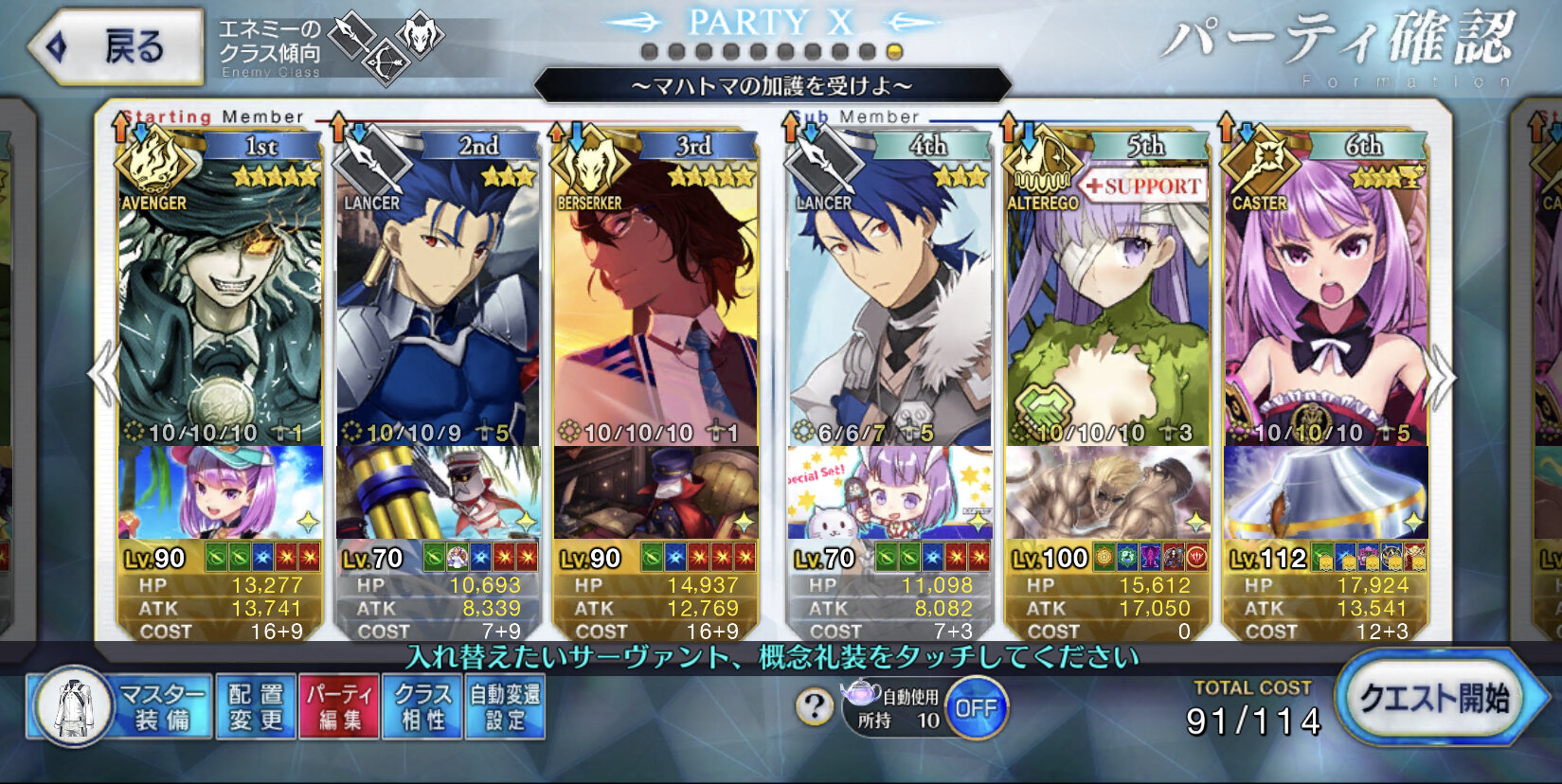
Task: Switch to the previous party with left arrow
Action: pos(101,375)
